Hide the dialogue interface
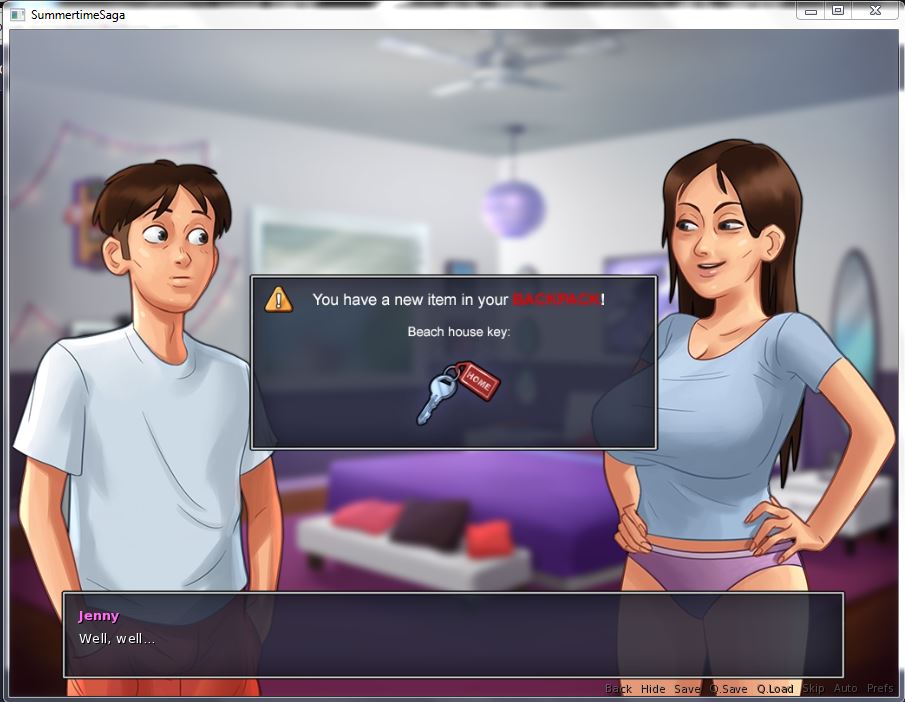This screenshot has height=702, width=905. tap(653, 689)
